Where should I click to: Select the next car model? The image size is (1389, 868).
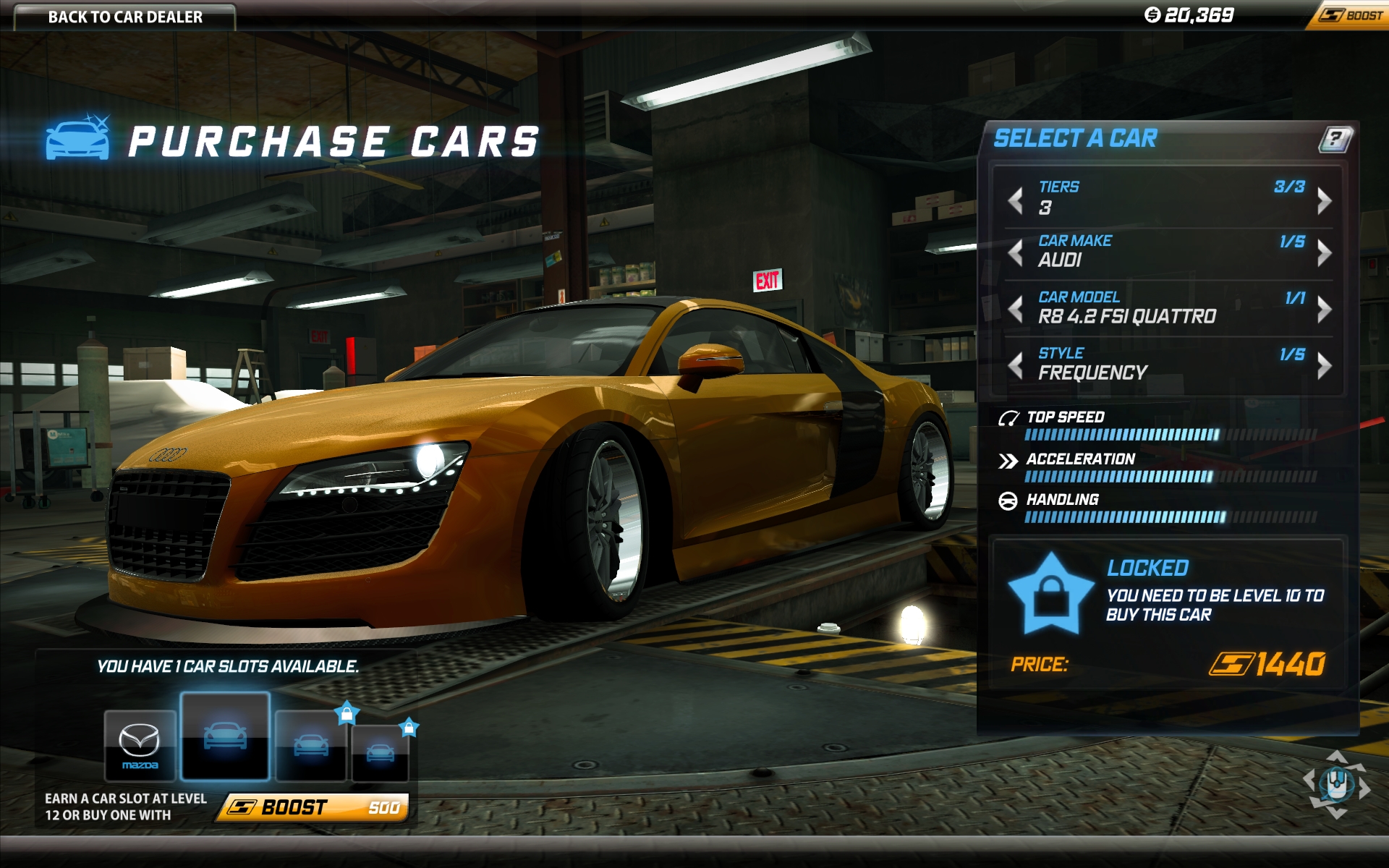click(1324, 309)
